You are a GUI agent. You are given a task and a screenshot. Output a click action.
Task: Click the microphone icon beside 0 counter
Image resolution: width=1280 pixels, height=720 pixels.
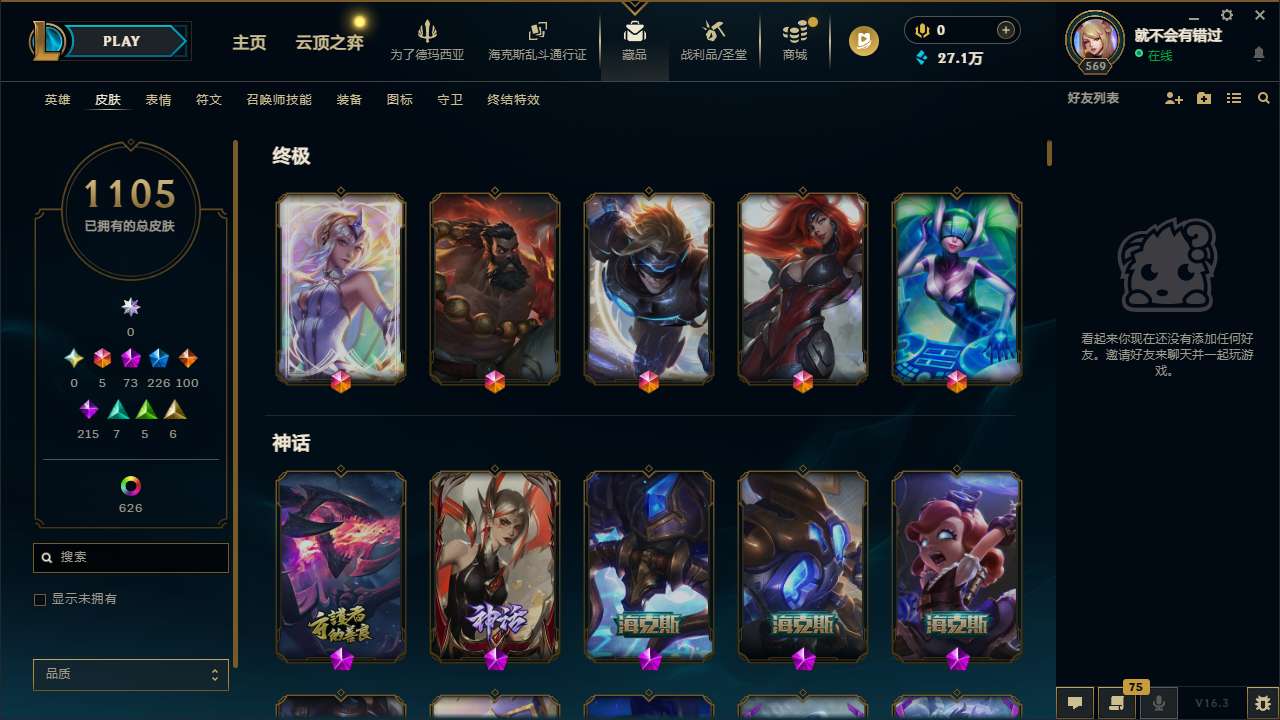(x=922, y=29)
